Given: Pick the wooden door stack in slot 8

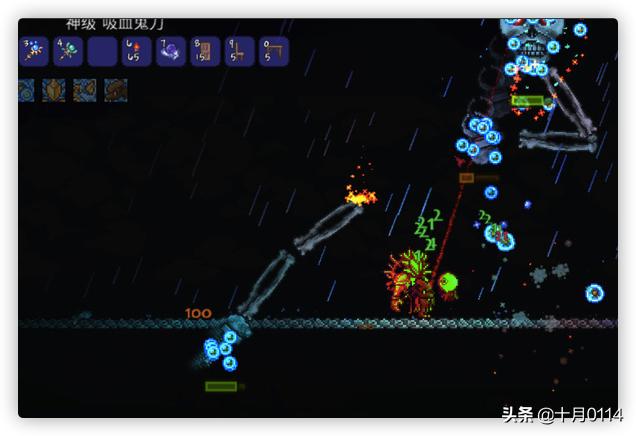Looking at the screenshot, I should pos(205,51).
